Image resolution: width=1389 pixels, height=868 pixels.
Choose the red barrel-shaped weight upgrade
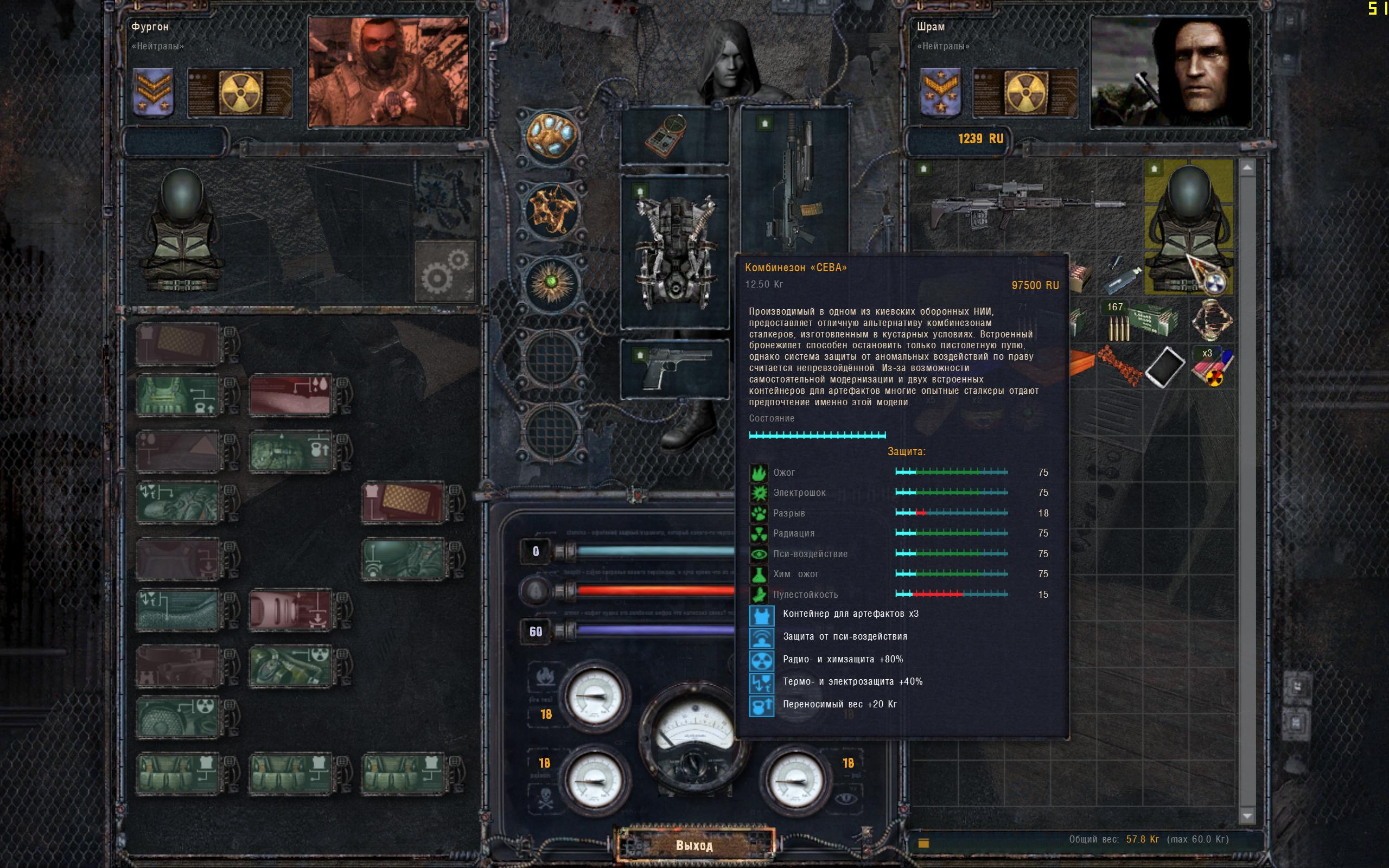click(290, 610)
